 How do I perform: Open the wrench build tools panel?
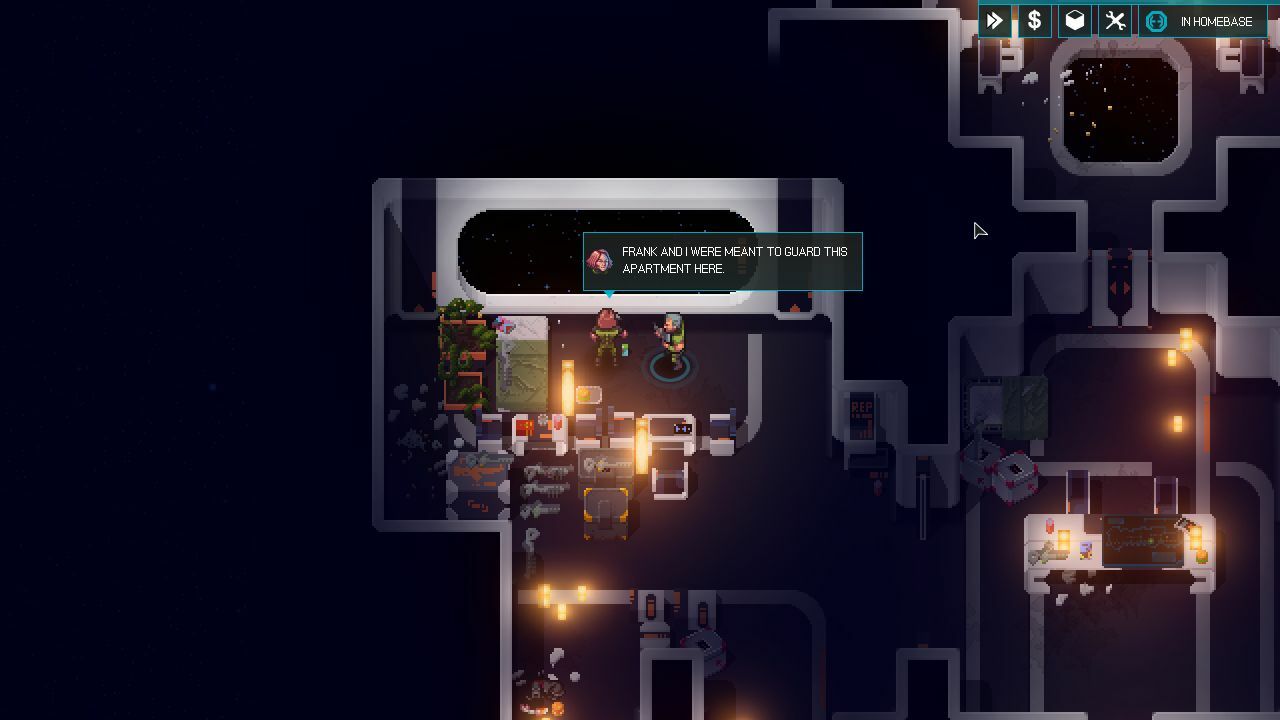tap(1114, 20)
